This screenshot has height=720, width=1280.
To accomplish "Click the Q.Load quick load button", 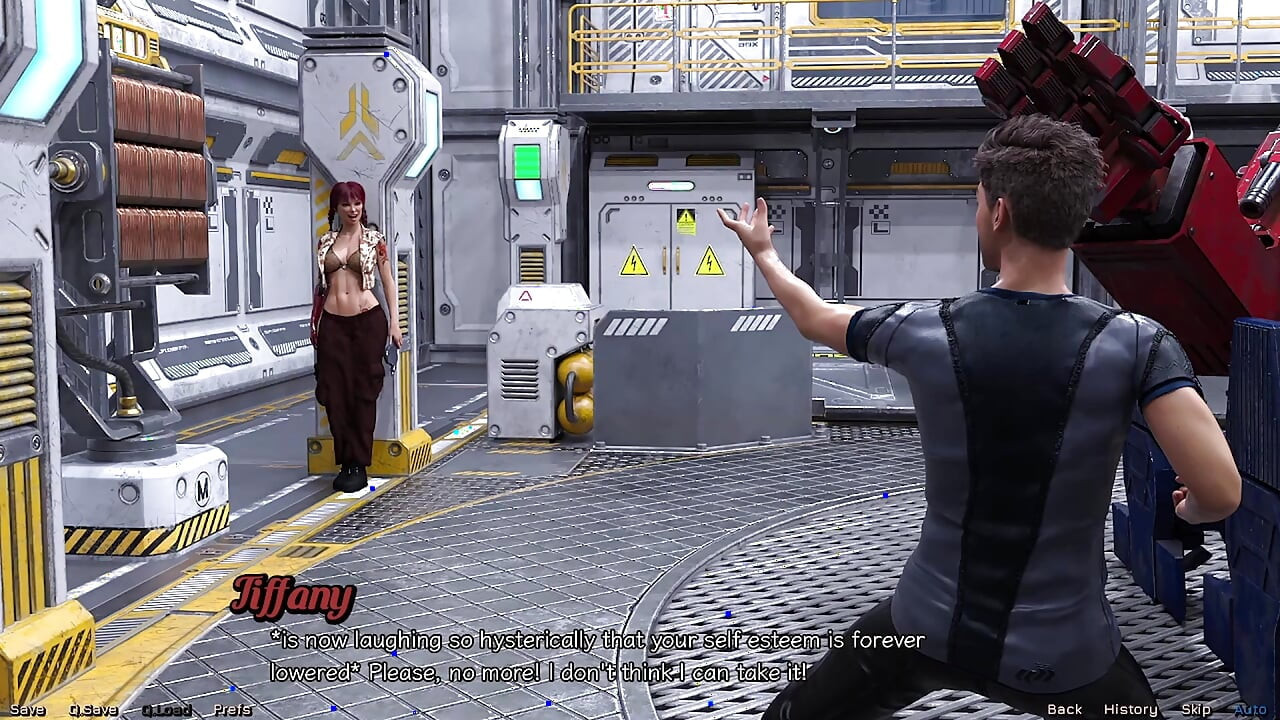I will click(x=166, y=710).
